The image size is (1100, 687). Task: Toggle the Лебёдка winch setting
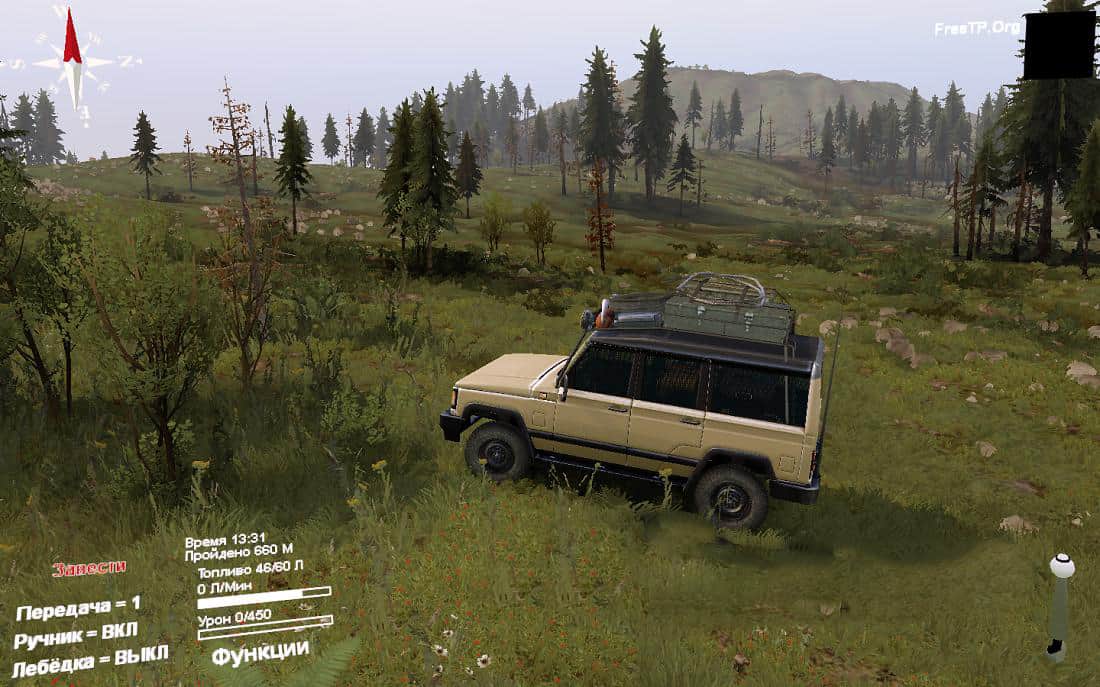point(90,660)
